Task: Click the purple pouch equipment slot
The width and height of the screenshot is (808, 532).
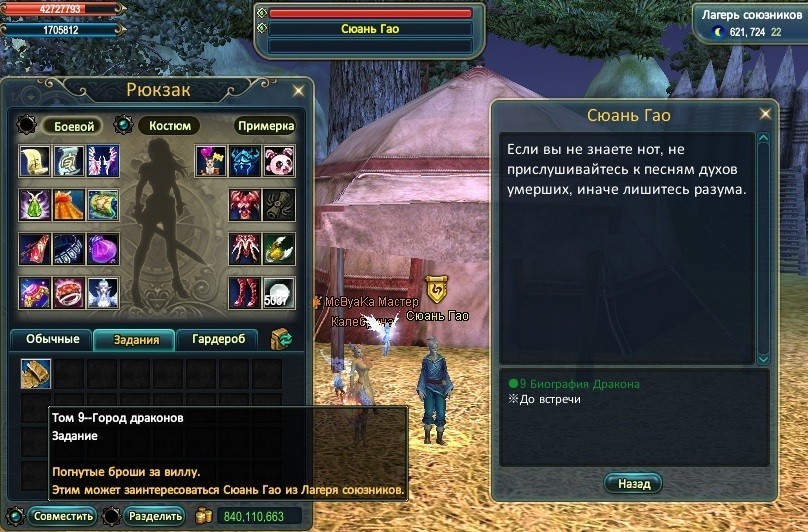Action: (103, 248)
